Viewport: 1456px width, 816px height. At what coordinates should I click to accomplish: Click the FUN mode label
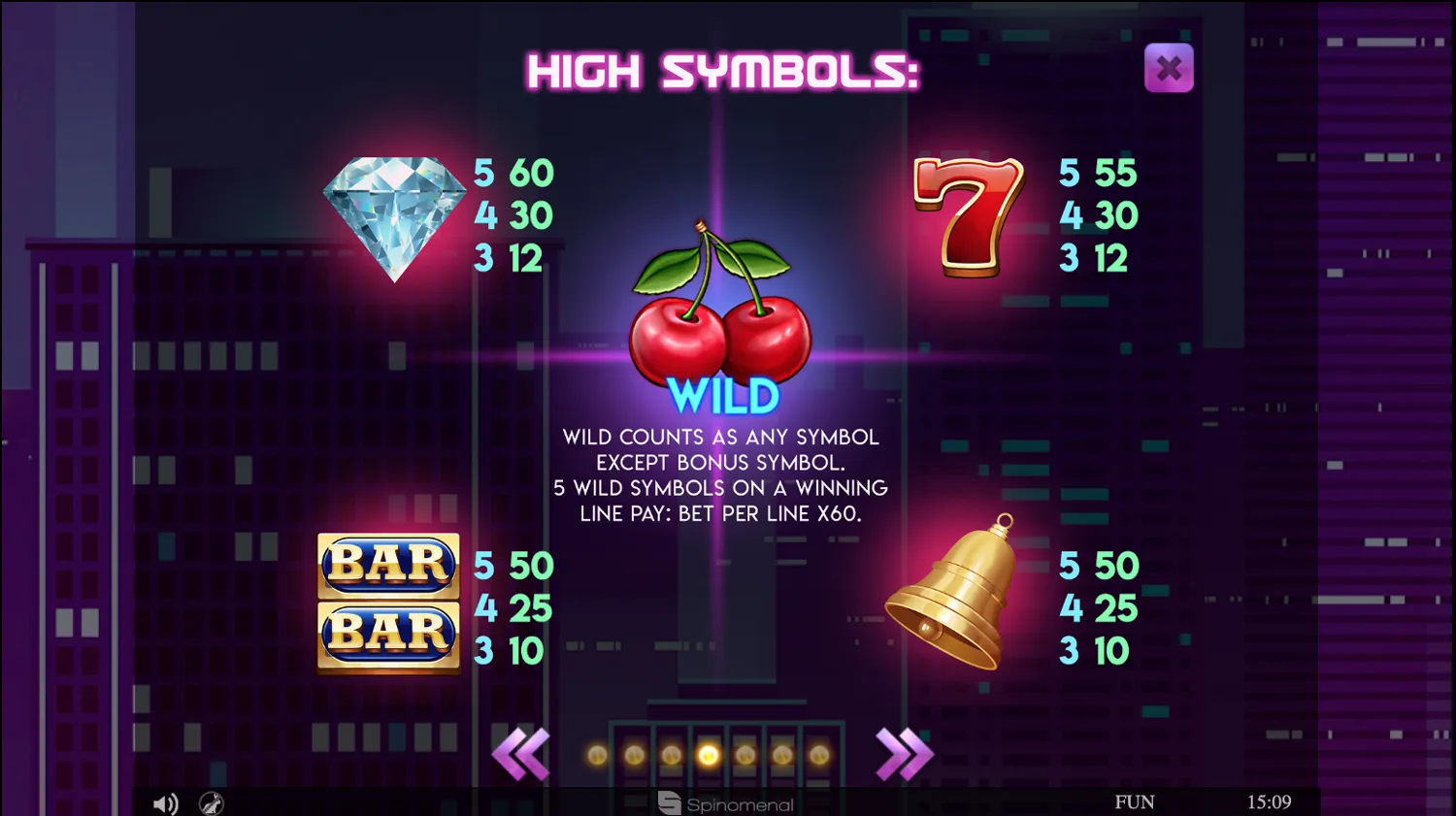click(x=1136, y=801)
